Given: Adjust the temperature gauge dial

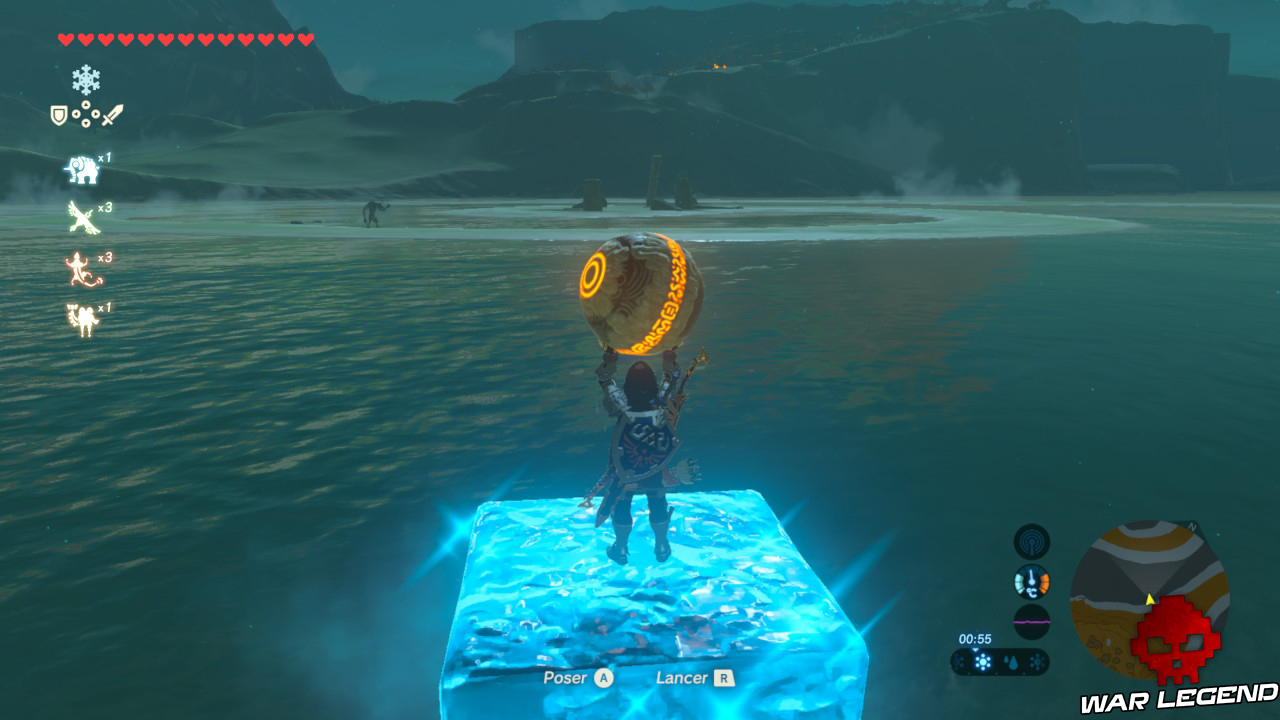Looking at the screenshot, I should point(1032,581).
